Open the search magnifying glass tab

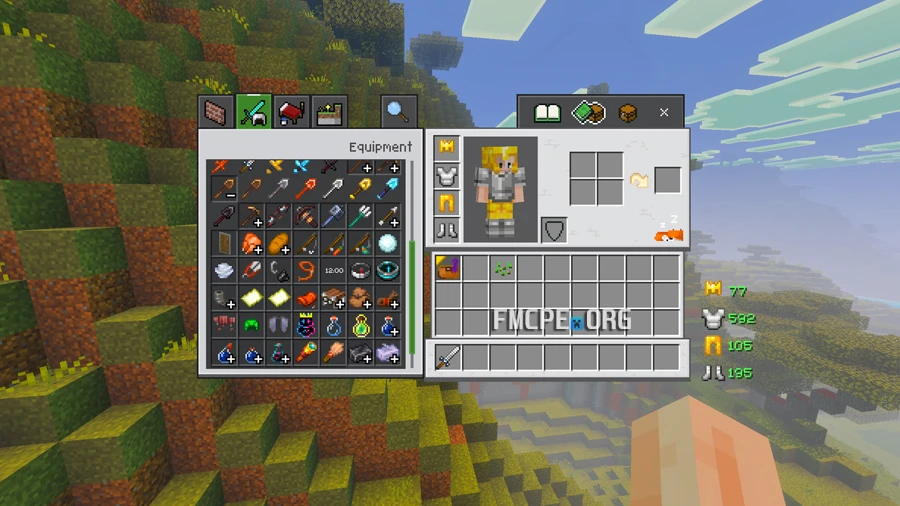point(397,110)
